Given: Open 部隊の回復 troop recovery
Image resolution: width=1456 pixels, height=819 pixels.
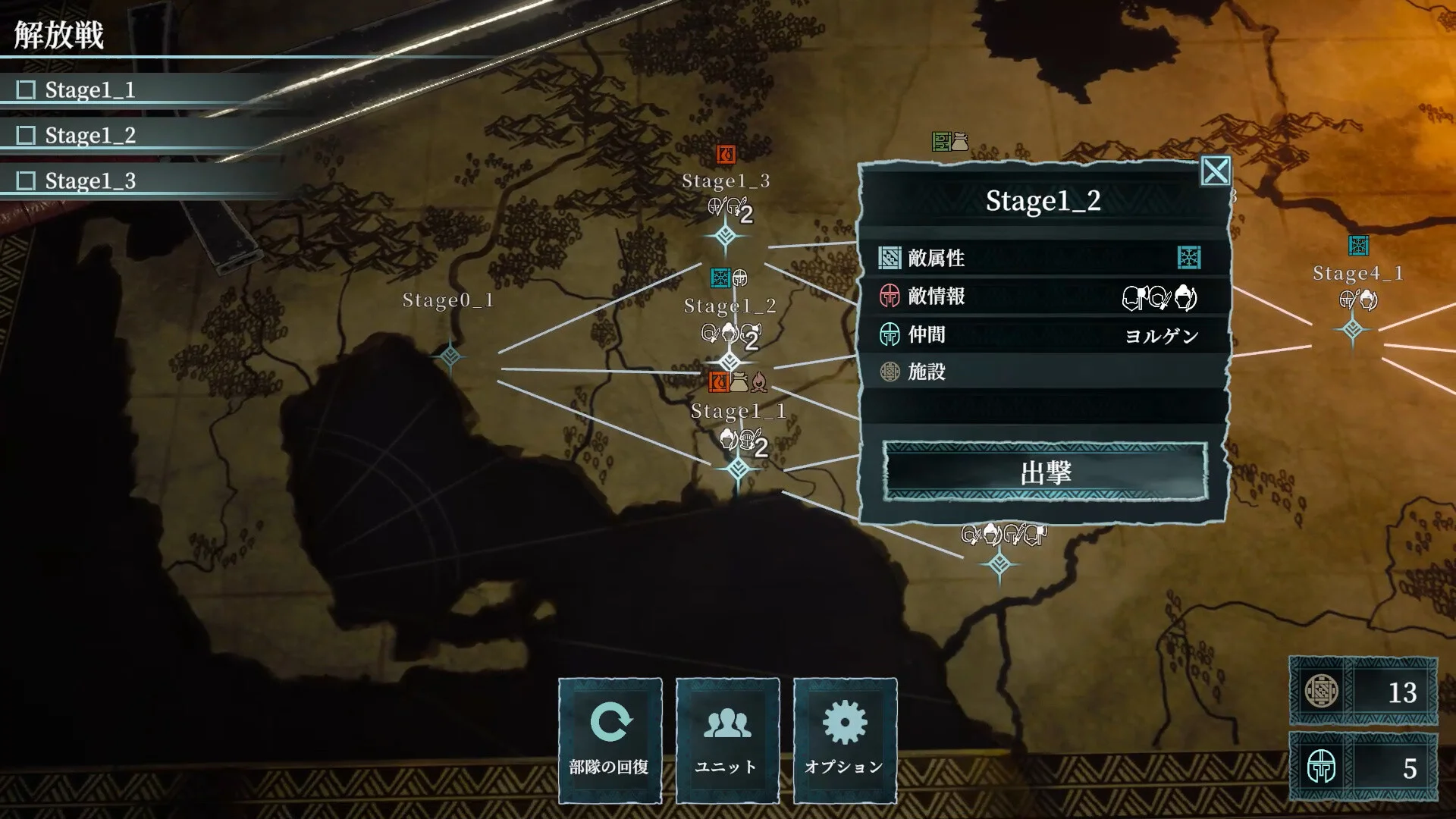Looking at the screenshot, I should (610, 740).
